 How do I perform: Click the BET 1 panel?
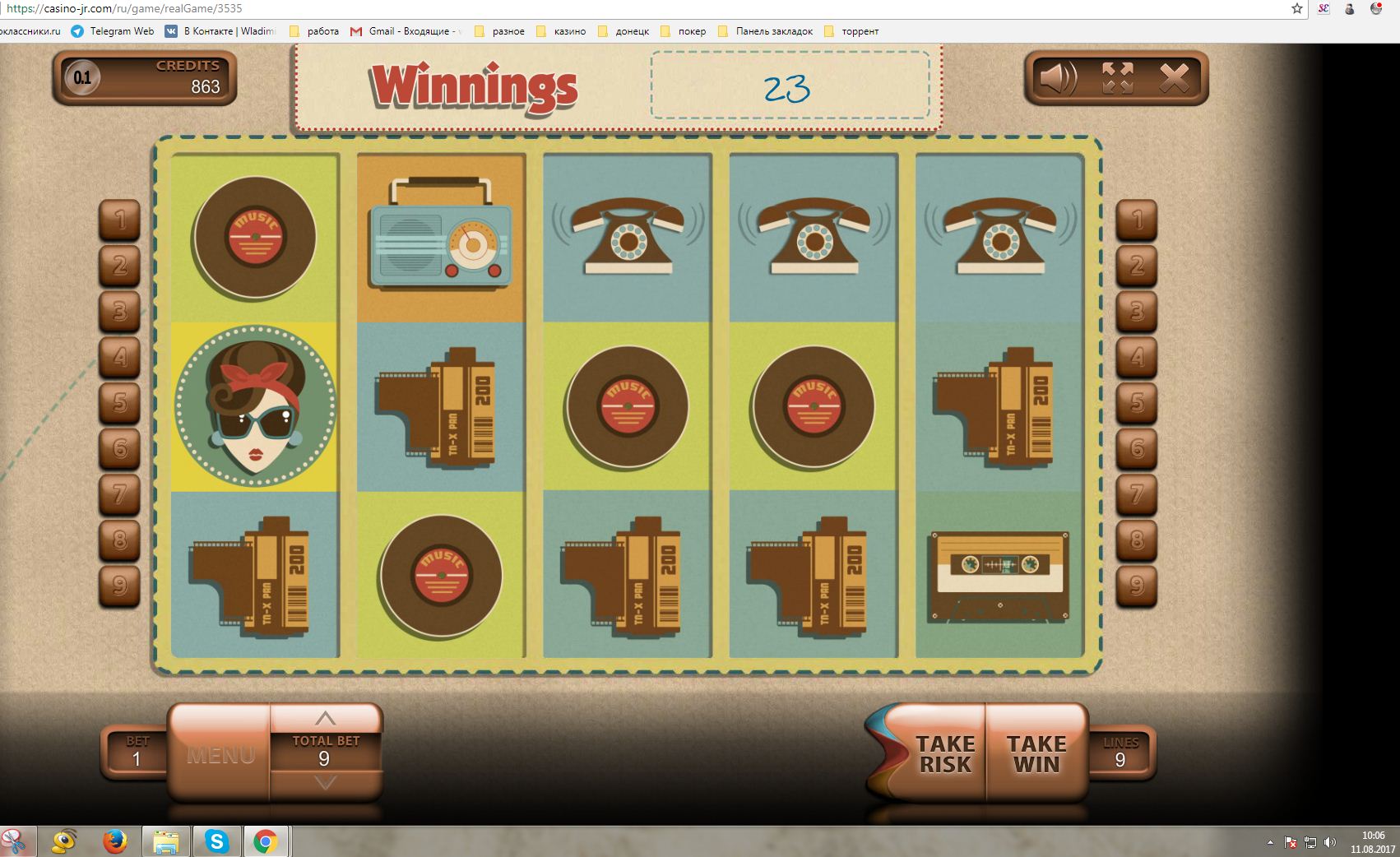137,752
